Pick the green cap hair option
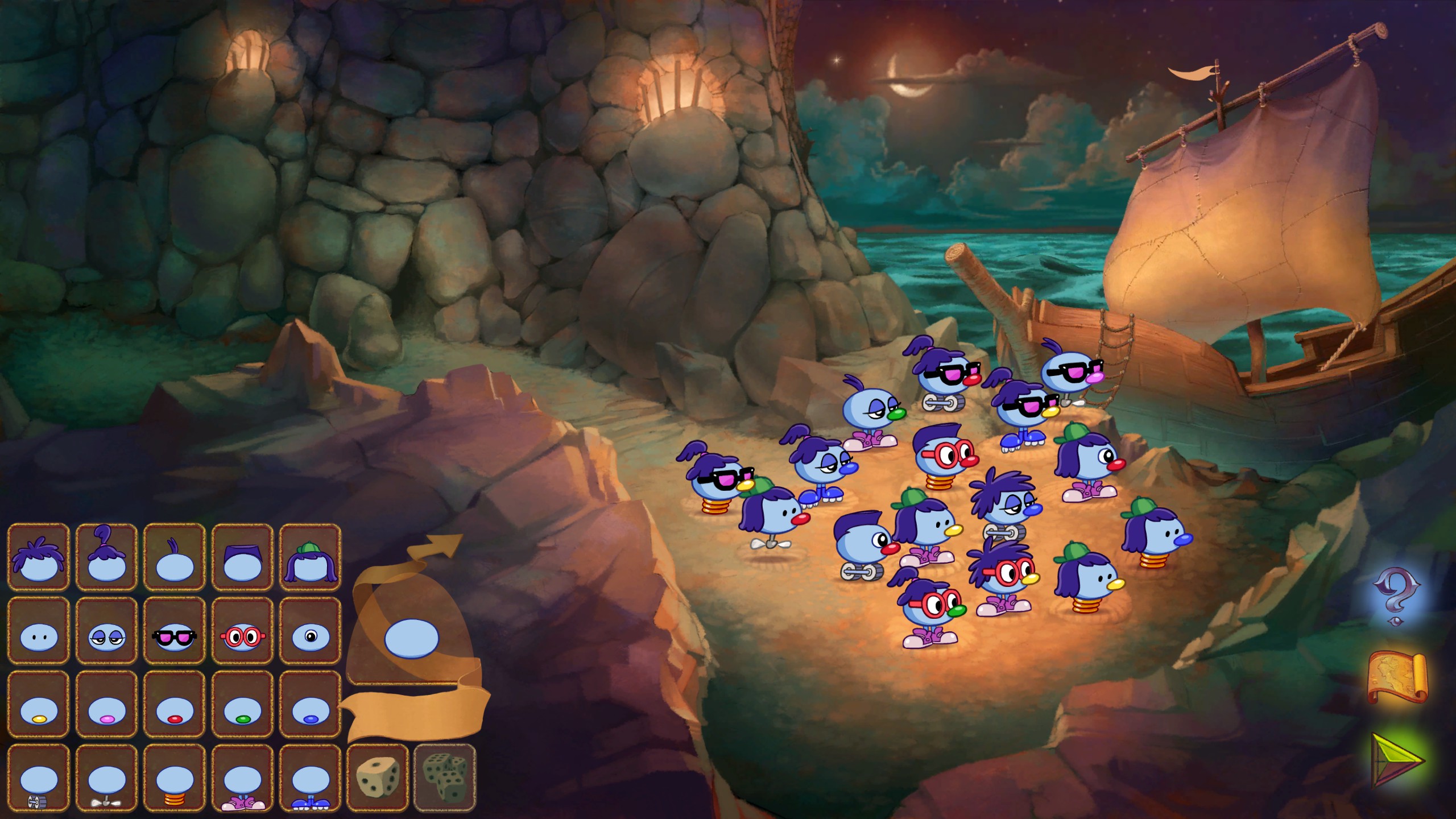 (x=311, y=557)
